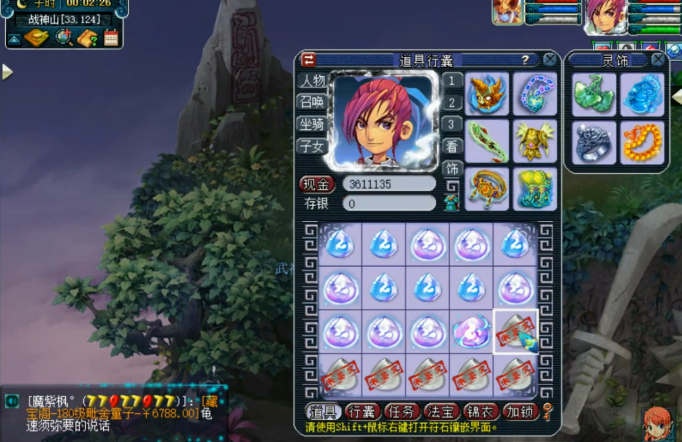Click the 现金 cash button
682x442 pixels.
tap(316, 184)
